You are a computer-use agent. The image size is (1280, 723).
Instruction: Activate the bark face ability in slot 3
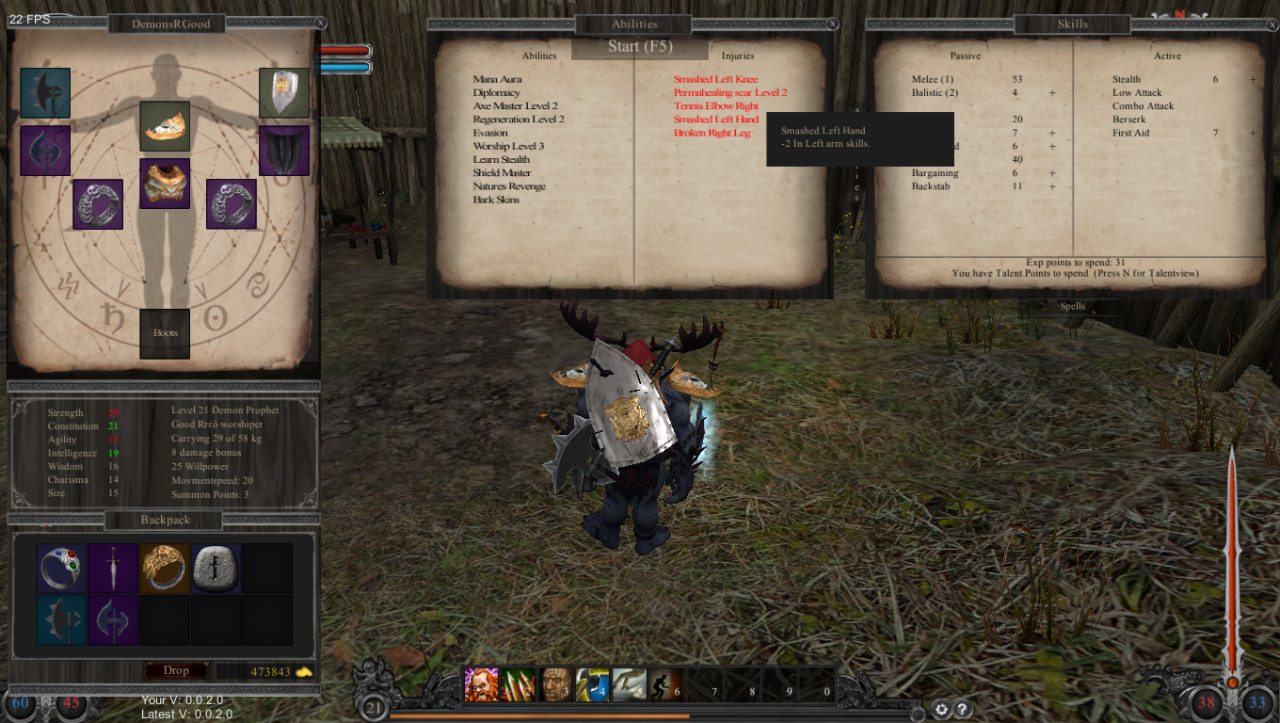coord(556,685)
